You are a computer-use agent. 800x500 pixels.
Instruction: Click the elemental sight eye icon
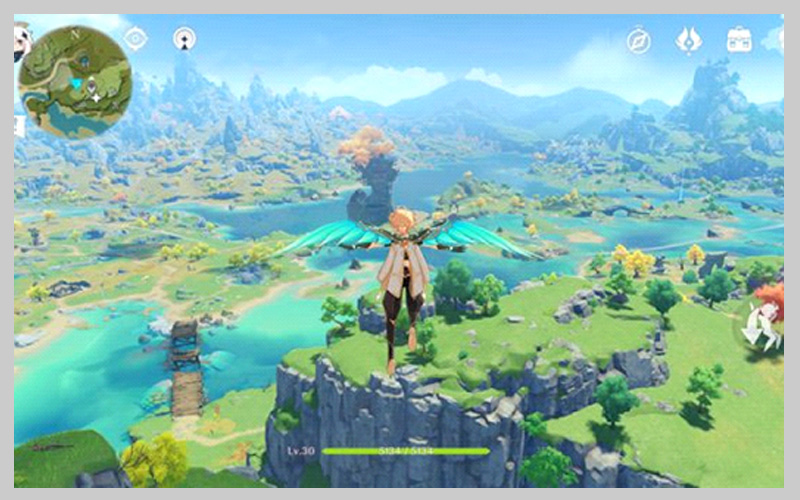point(135,39)
